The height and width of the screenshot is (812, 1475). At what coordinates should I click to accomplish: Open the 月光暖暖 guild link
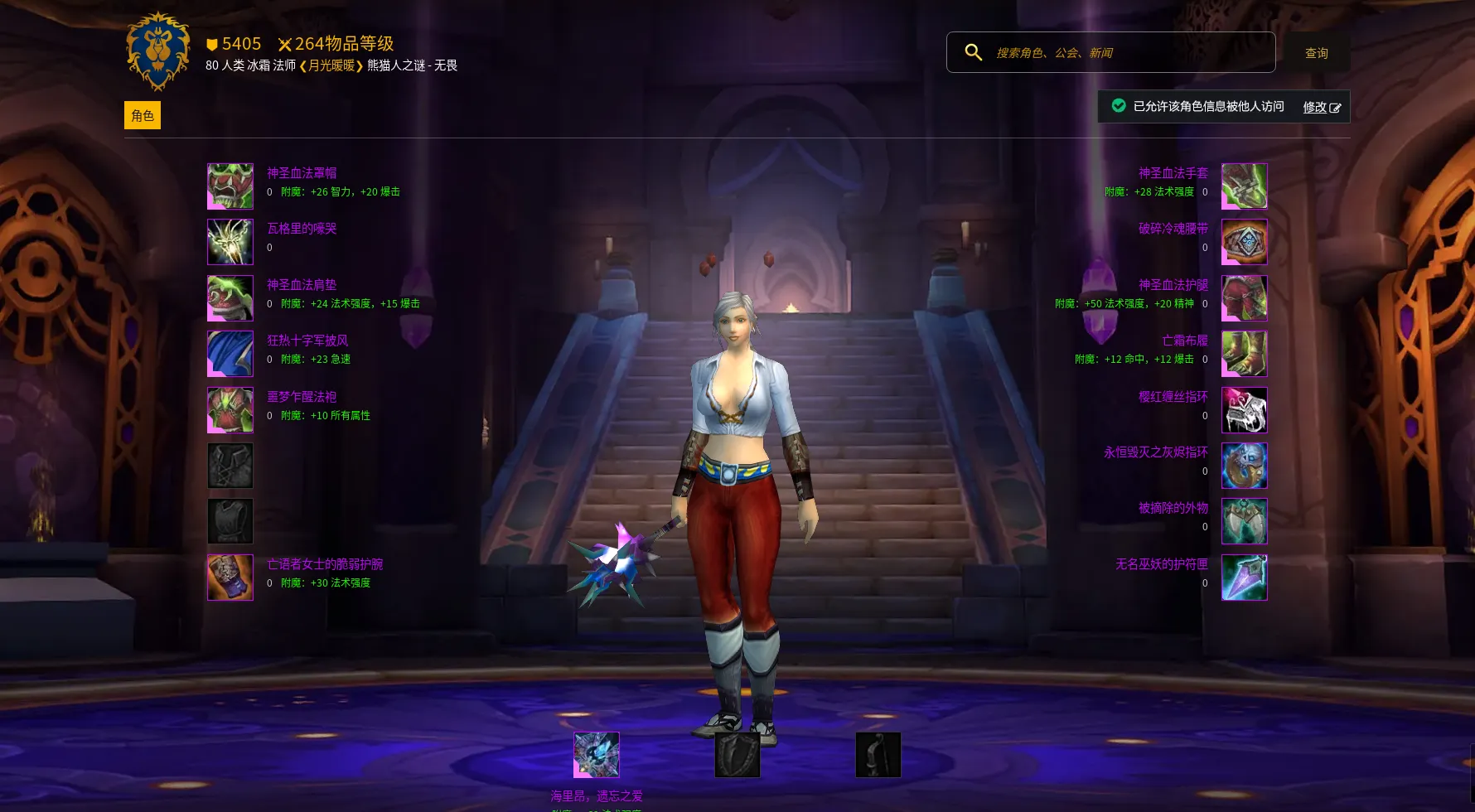pos(331,65)
